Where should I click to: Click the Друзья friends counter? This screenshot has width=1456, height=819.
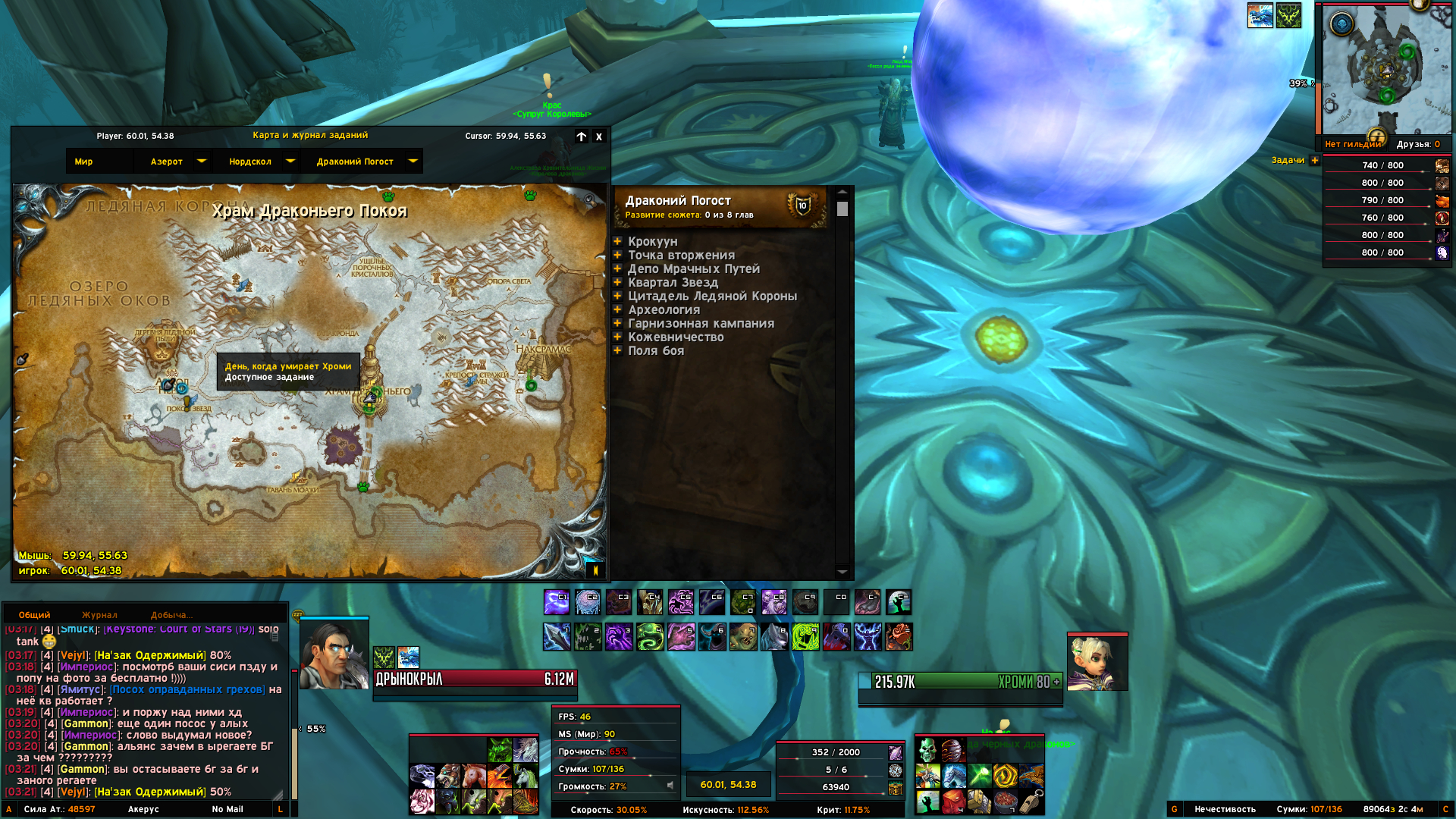1417,144
